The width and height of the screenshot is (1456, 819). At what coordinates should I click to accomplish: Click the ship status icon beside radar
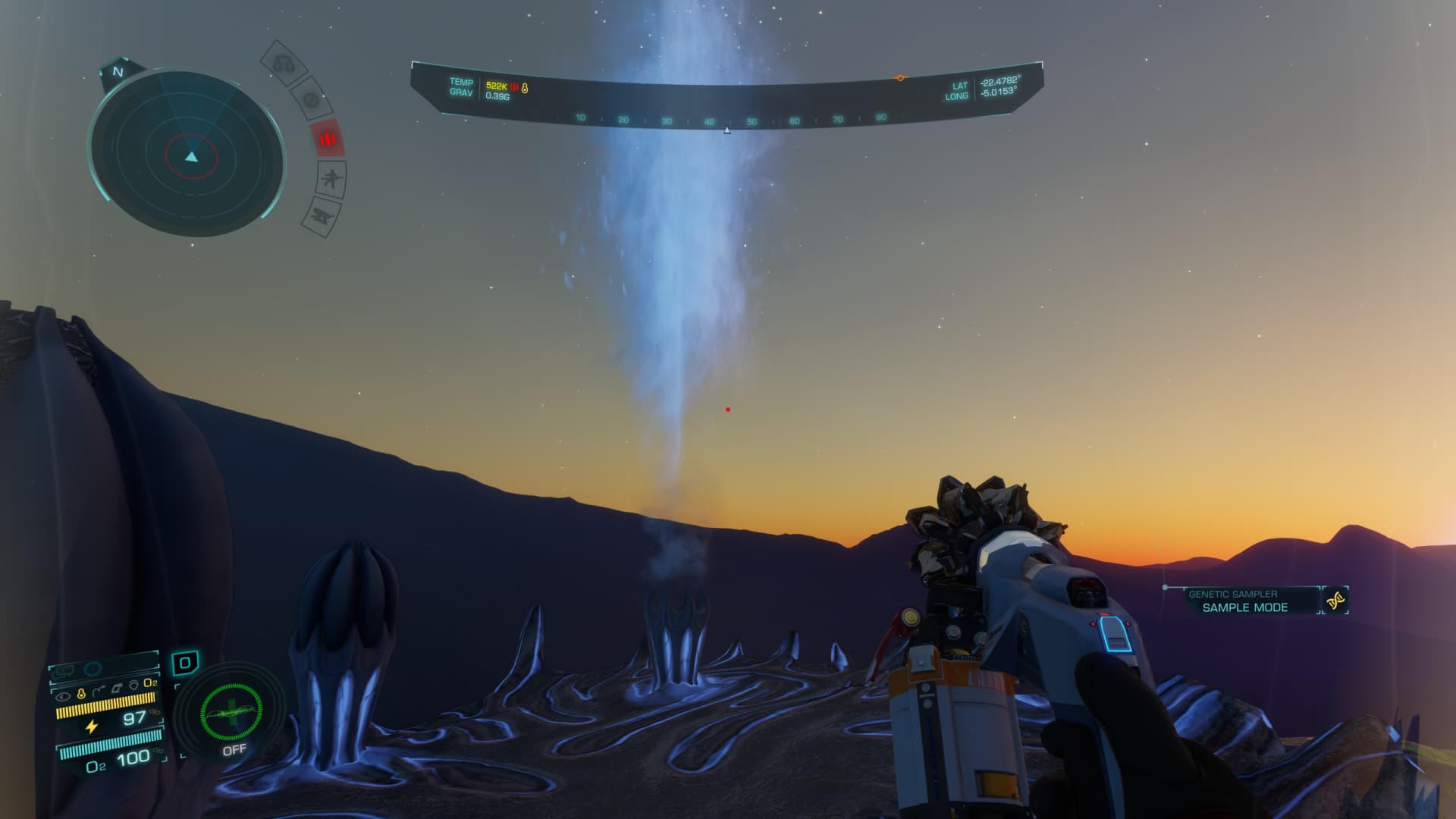[x=320, y=216]
